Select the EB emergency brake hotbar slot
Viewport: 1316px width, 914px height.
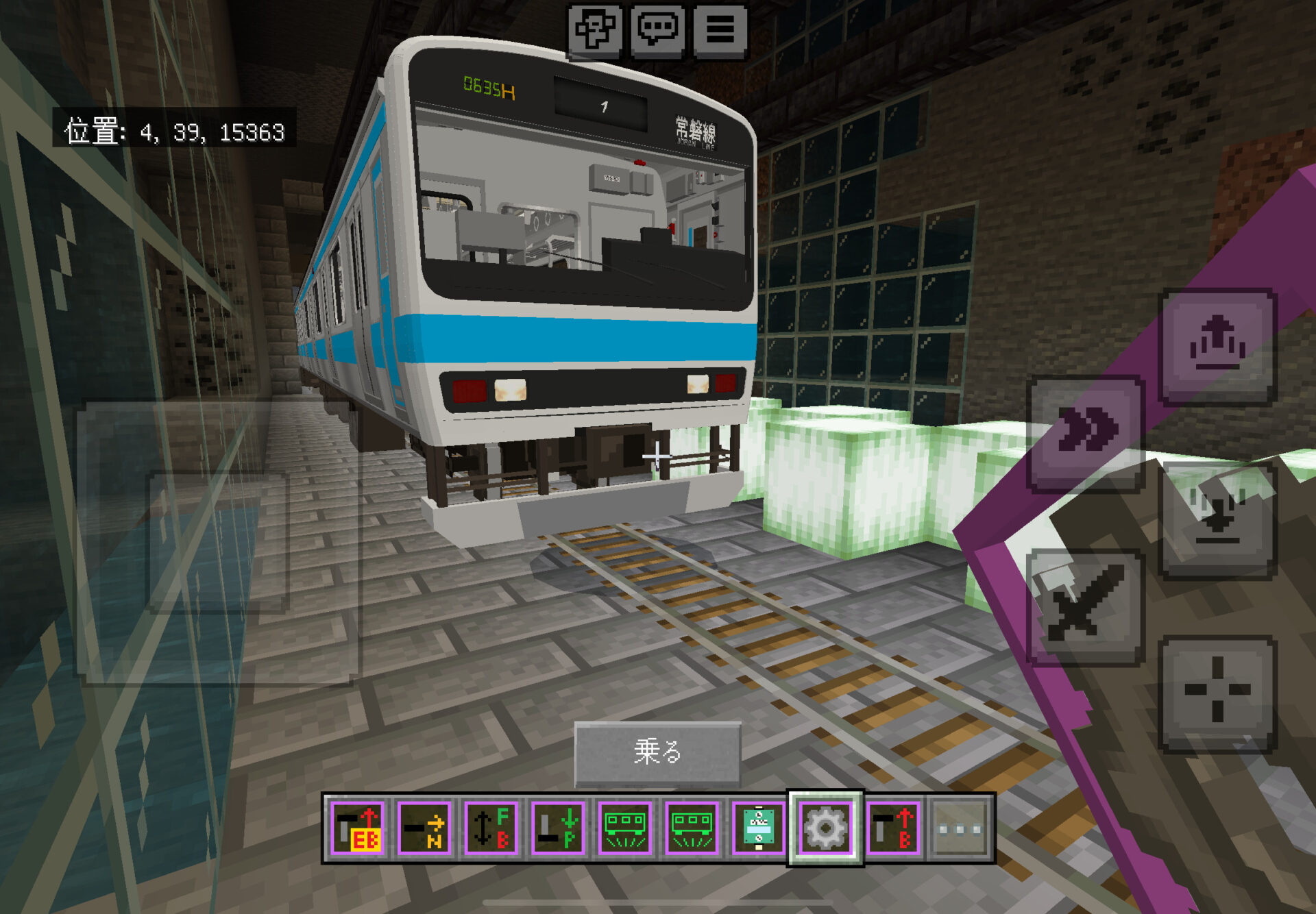tap(358, 828)
